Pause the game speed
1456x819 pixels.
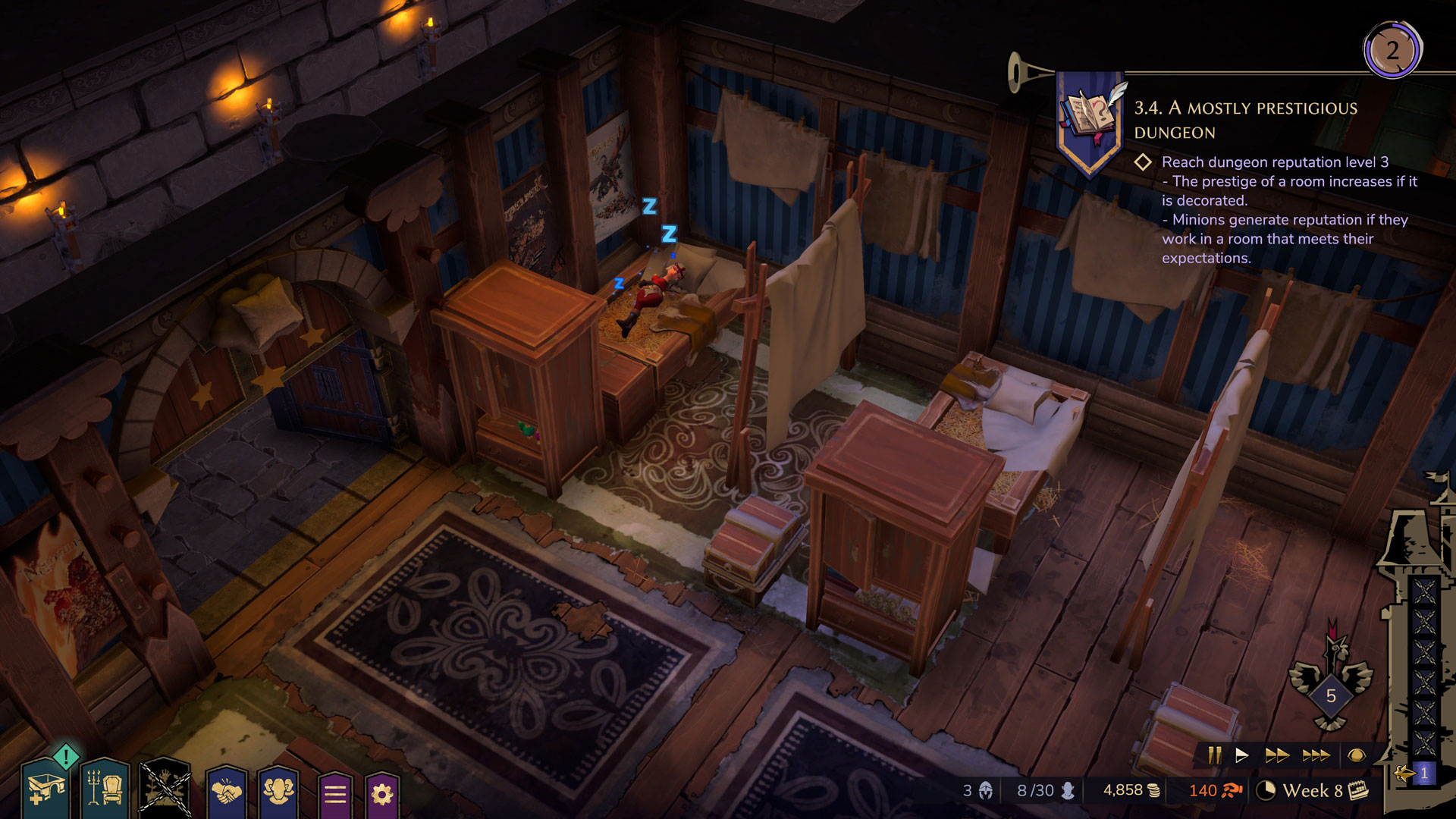tap(1214, 755)
